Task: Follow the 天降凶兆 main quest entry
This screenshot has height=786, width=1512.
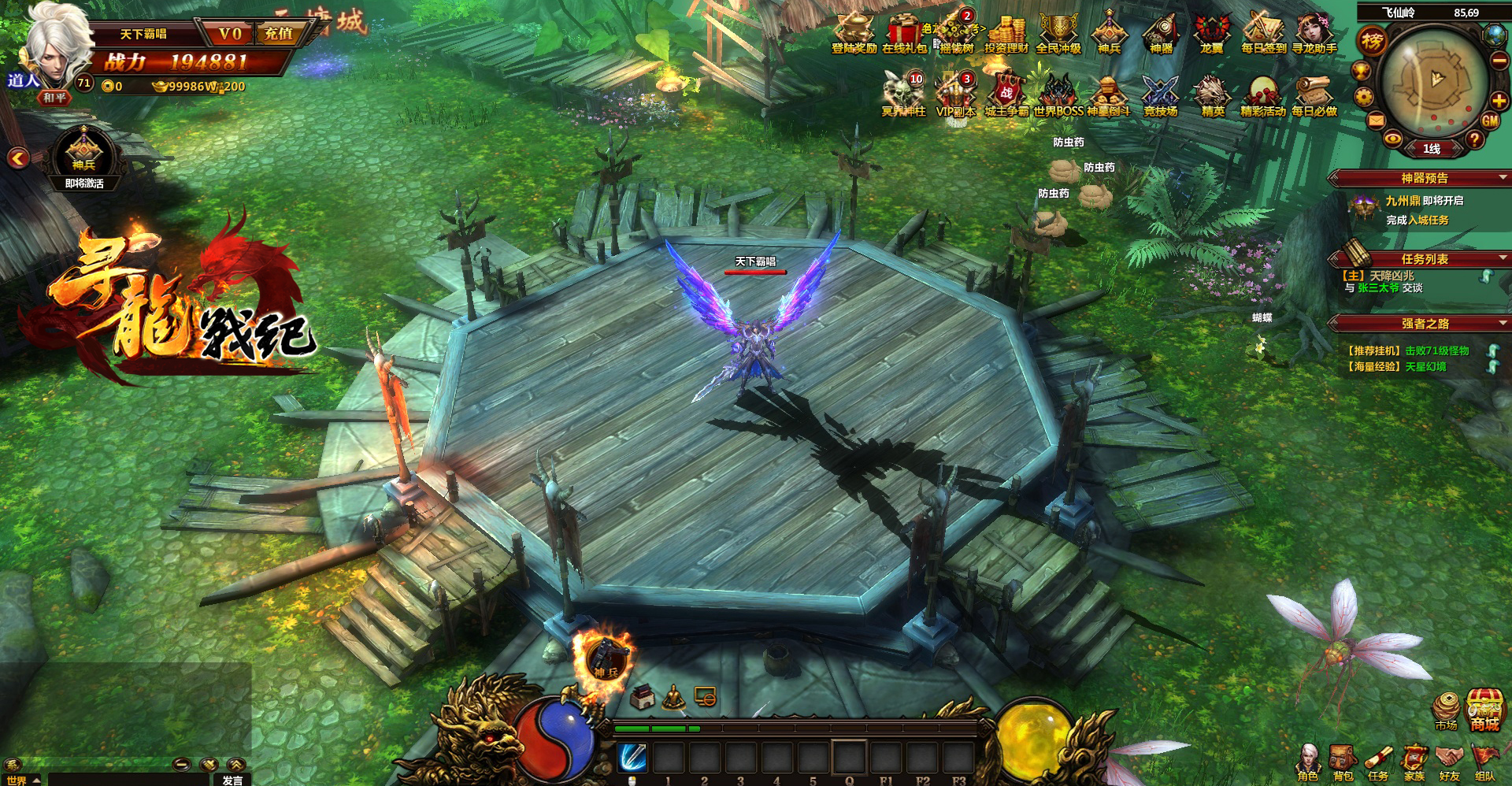Action: pos(1392,276)
